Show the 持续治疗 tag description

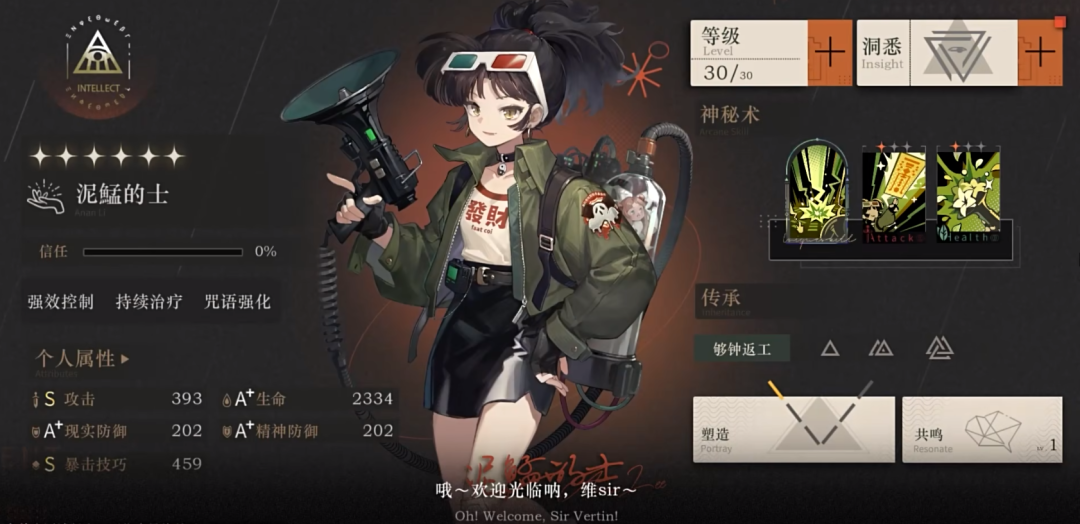[149, 301]
